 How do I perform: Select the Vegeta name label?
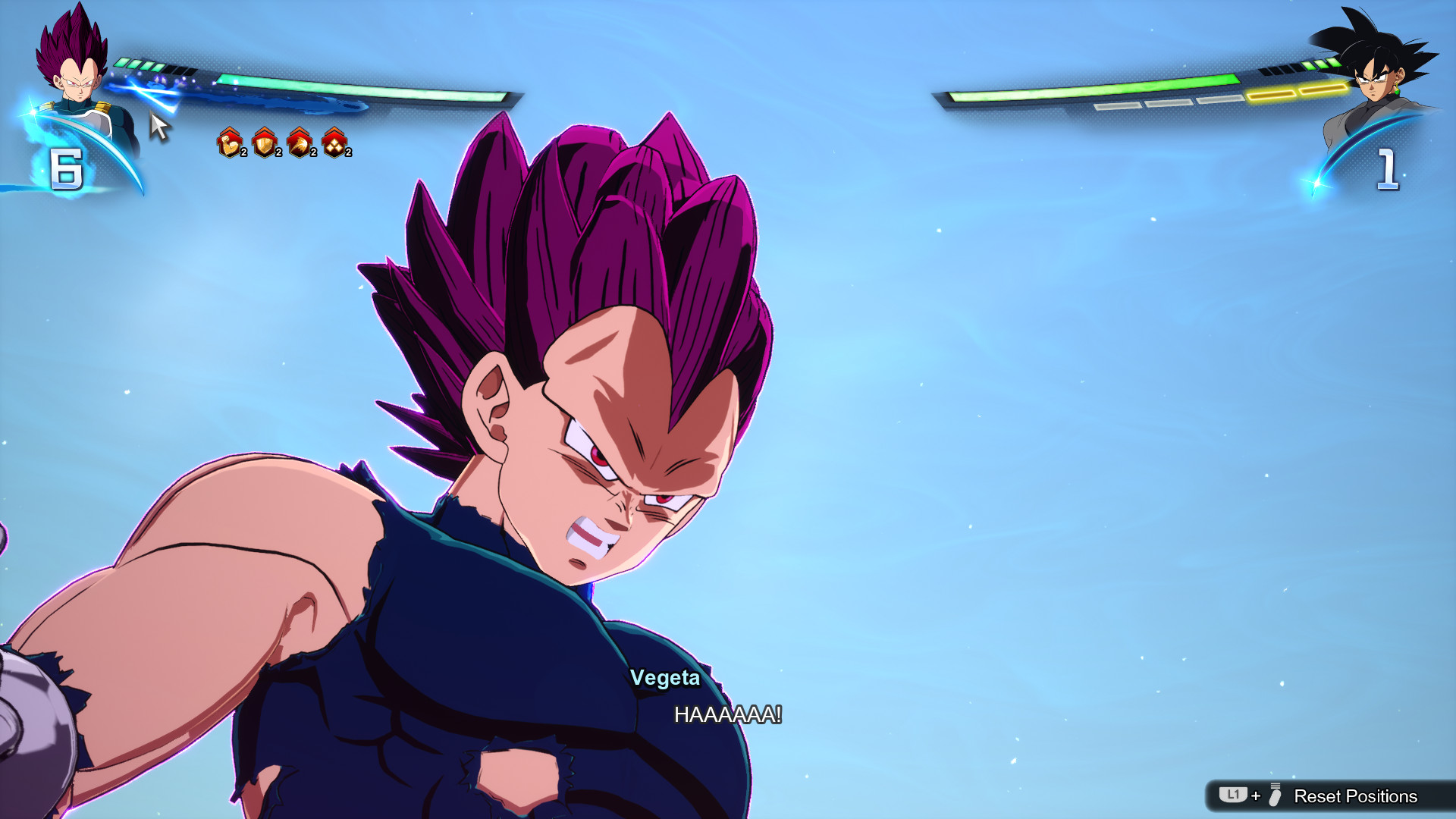pos(665,679)
